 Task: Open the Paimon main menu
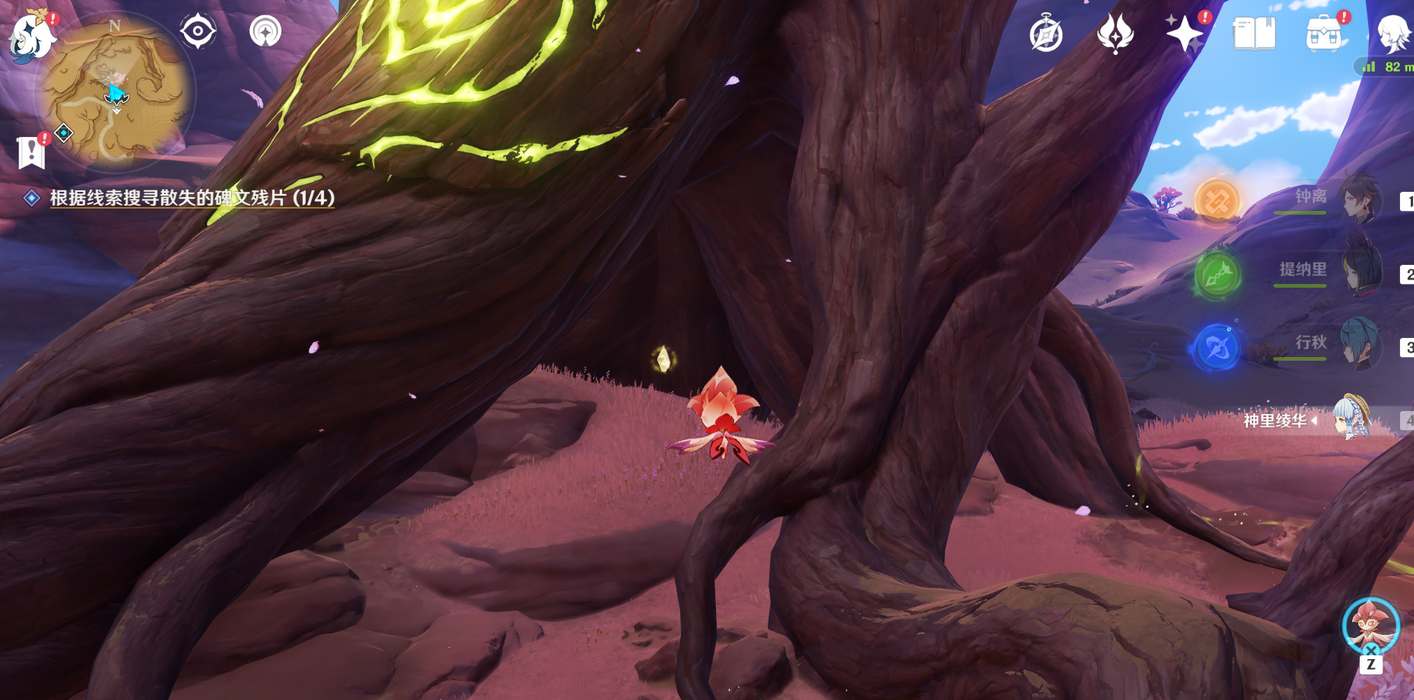point(32,37)
